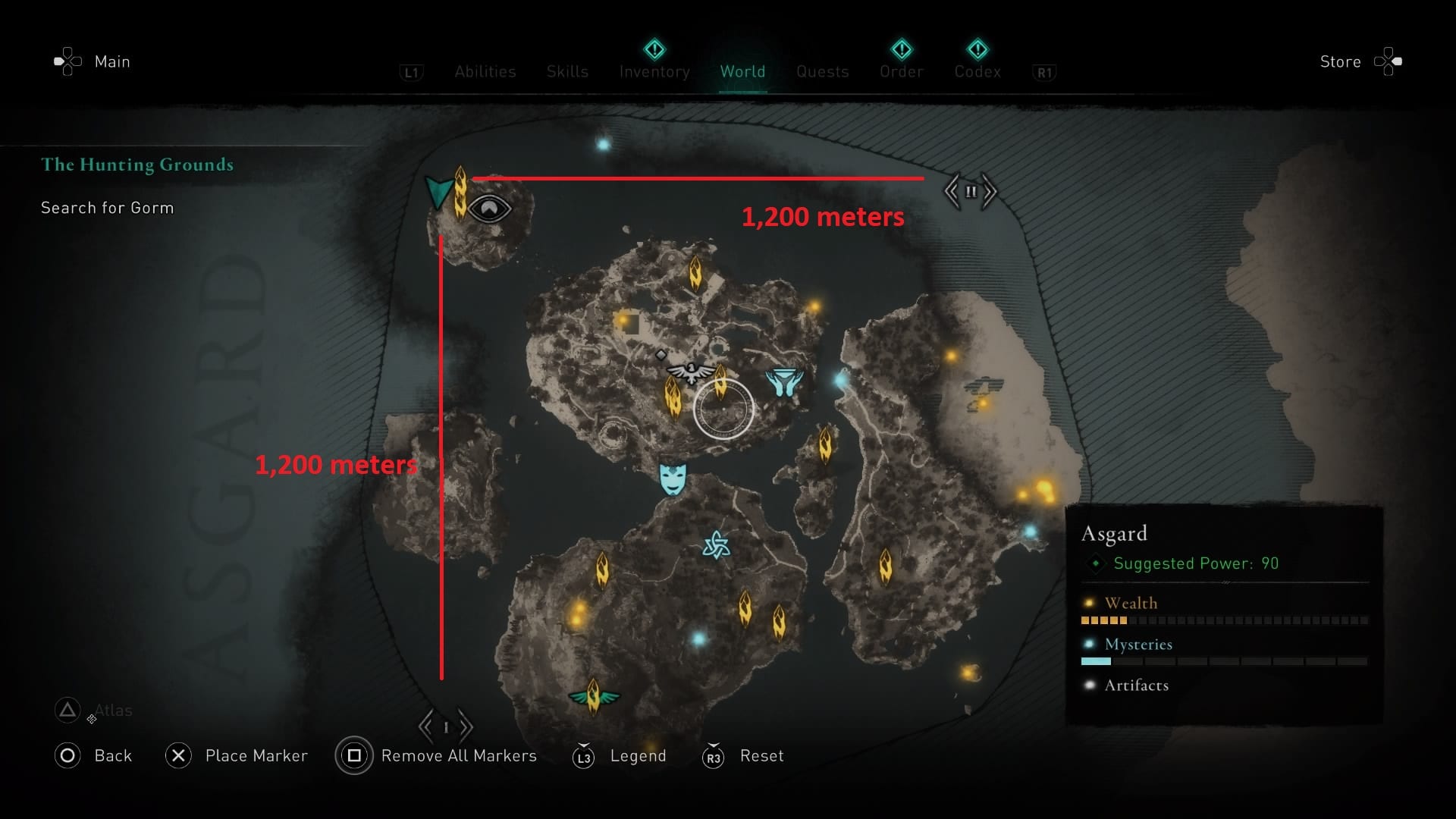This screenshot has height=819, width=1456.
Task: Select the cyan triskelion map marker
Action: pyautogui.click(x=716, y=544)
